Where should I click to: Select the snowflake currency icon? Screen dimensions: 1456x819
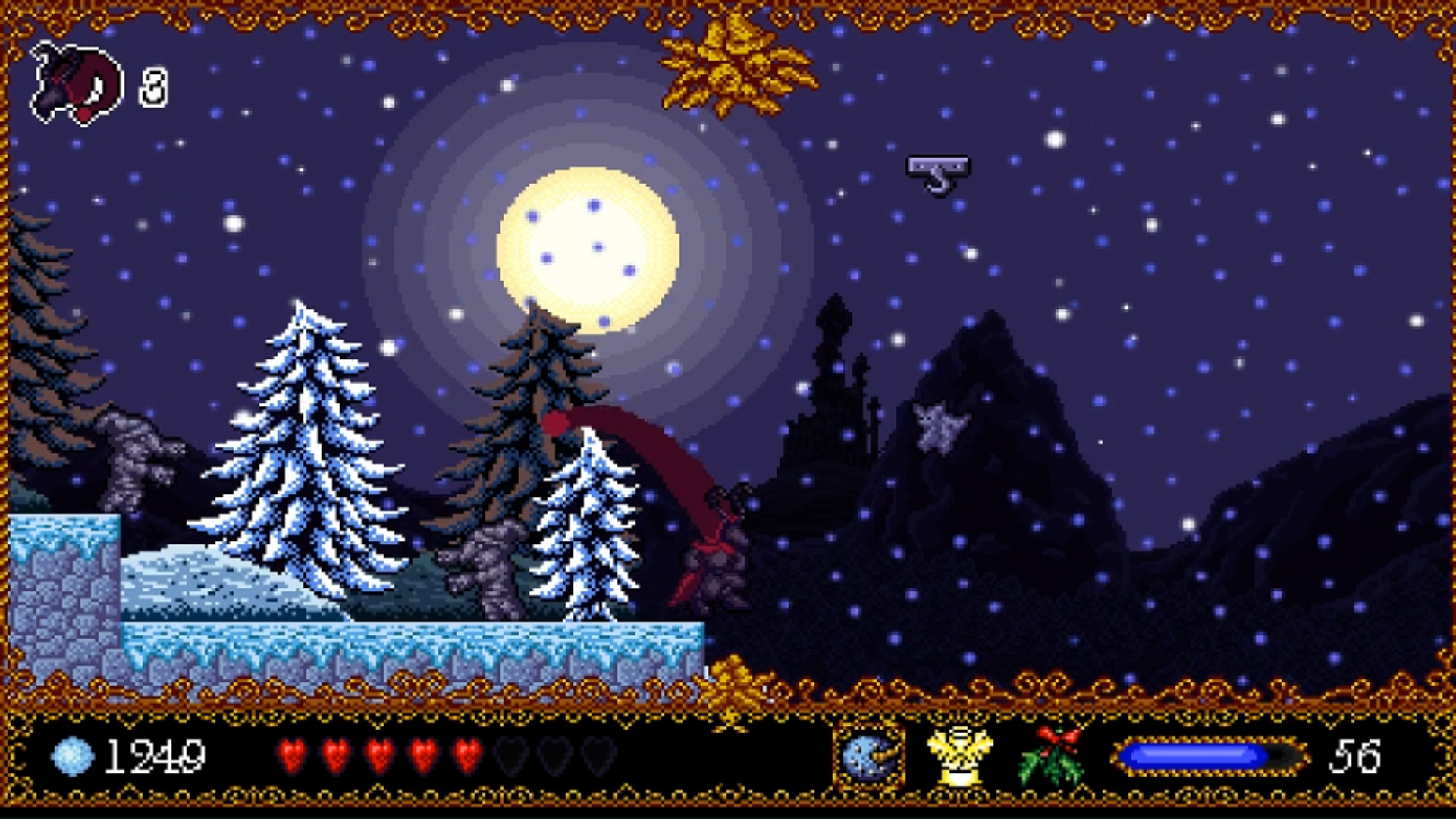point(72,755)
